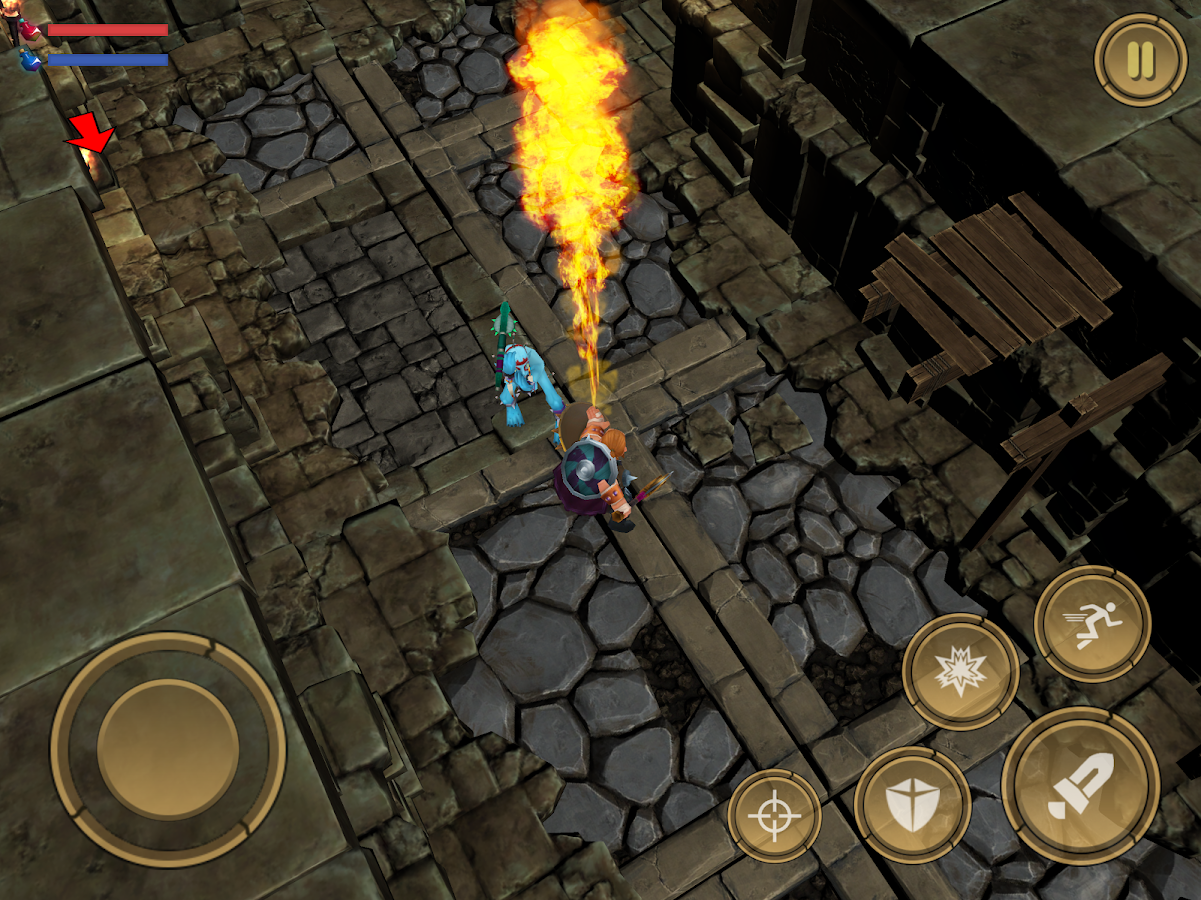Activate the shield block button
The width and height of the screenshot is (1201, 900).
pos(912,805)
